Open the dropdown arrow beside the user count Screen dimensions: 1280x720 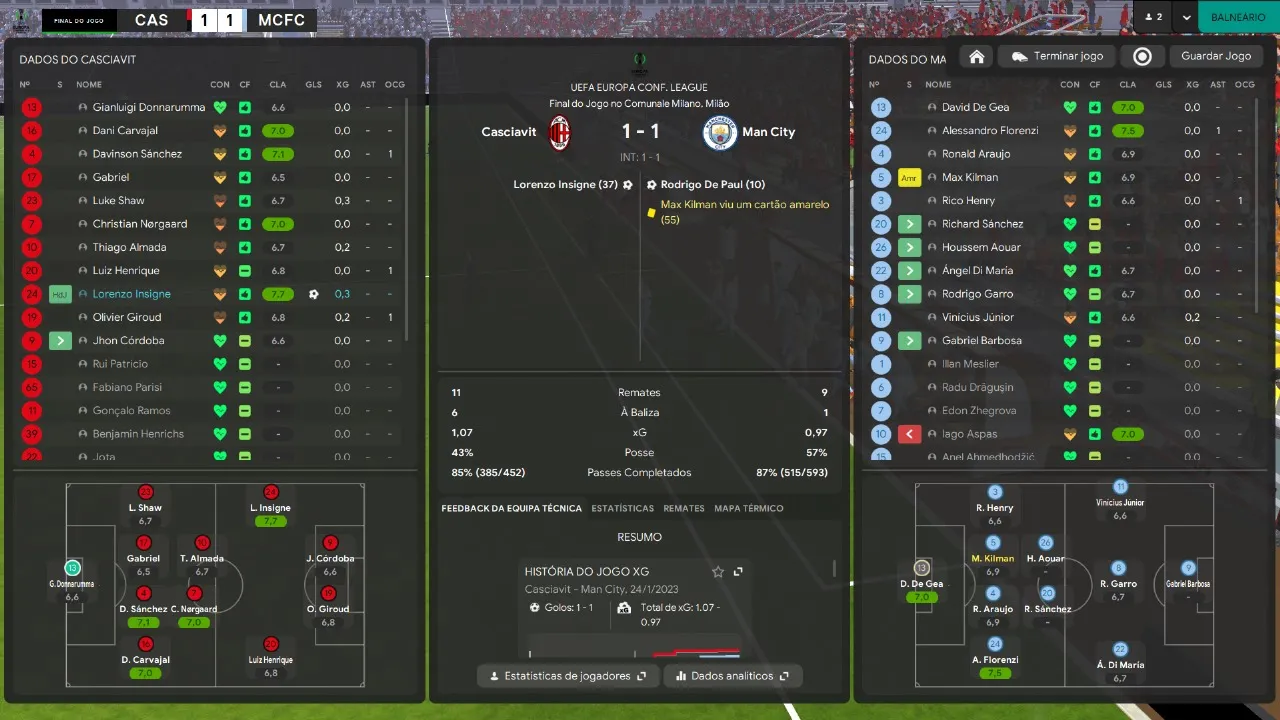pos(1186,17)
